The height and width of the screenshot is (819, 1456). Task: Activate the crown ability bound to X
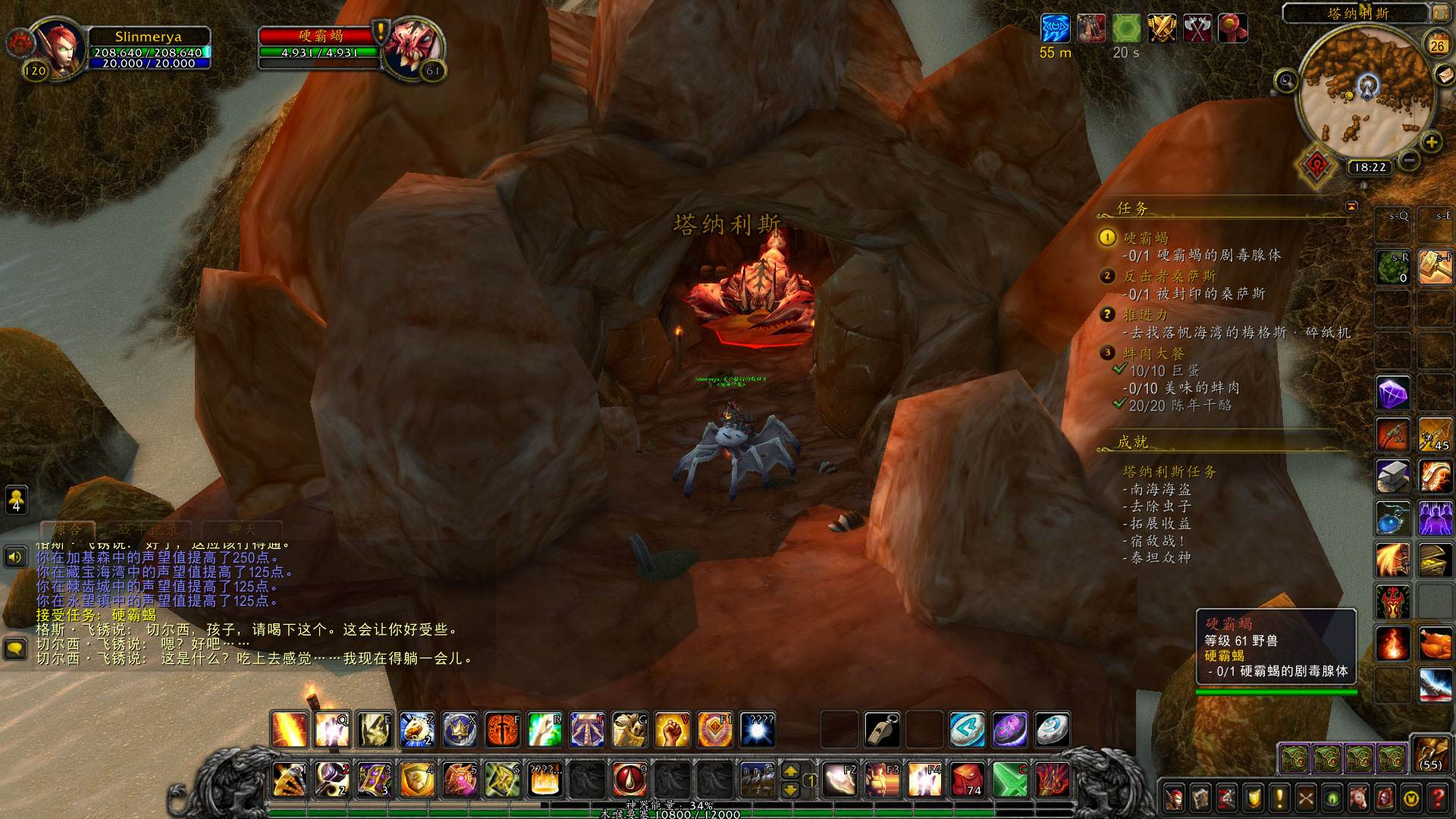click(460, 730)
